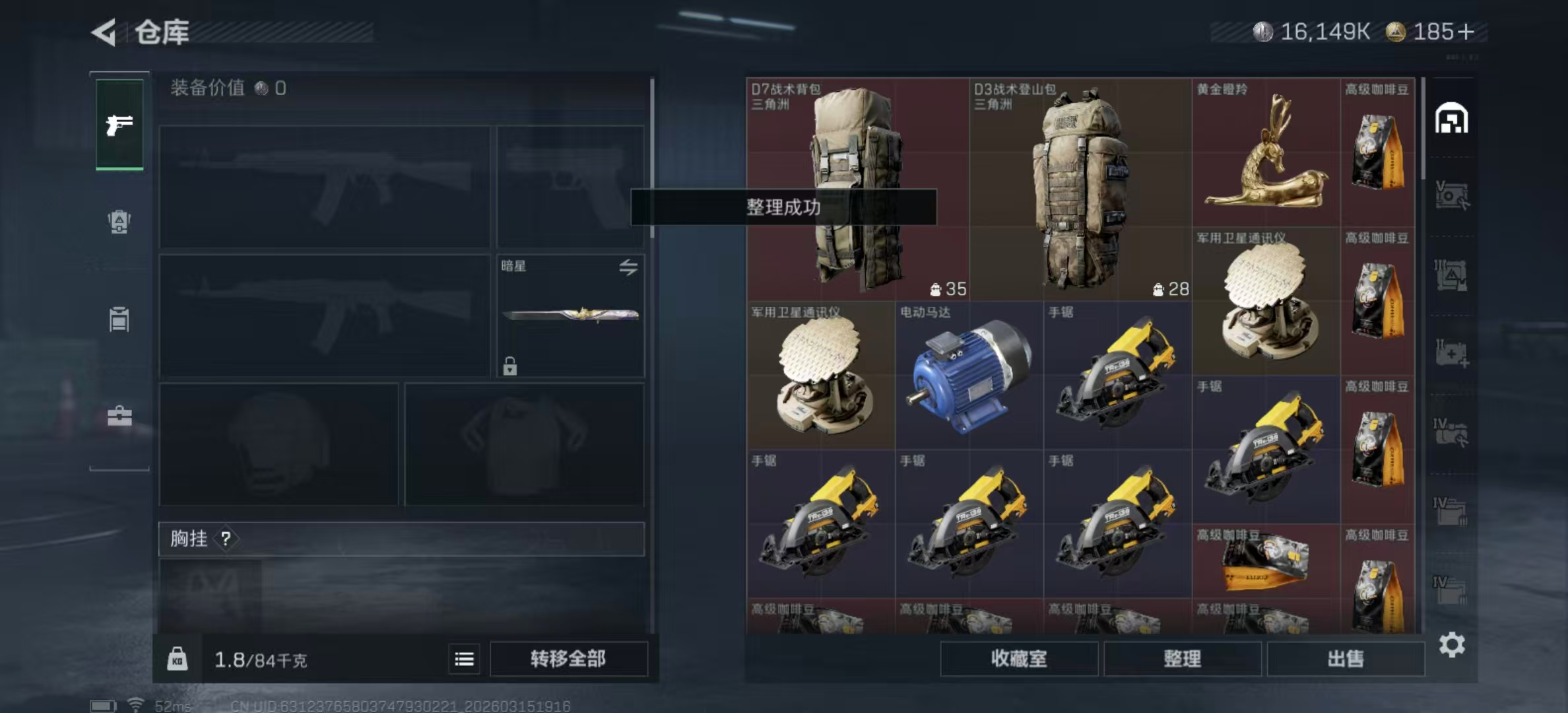
Task: Show help for 胸挂 chest rig
Action: coord(226,539)
